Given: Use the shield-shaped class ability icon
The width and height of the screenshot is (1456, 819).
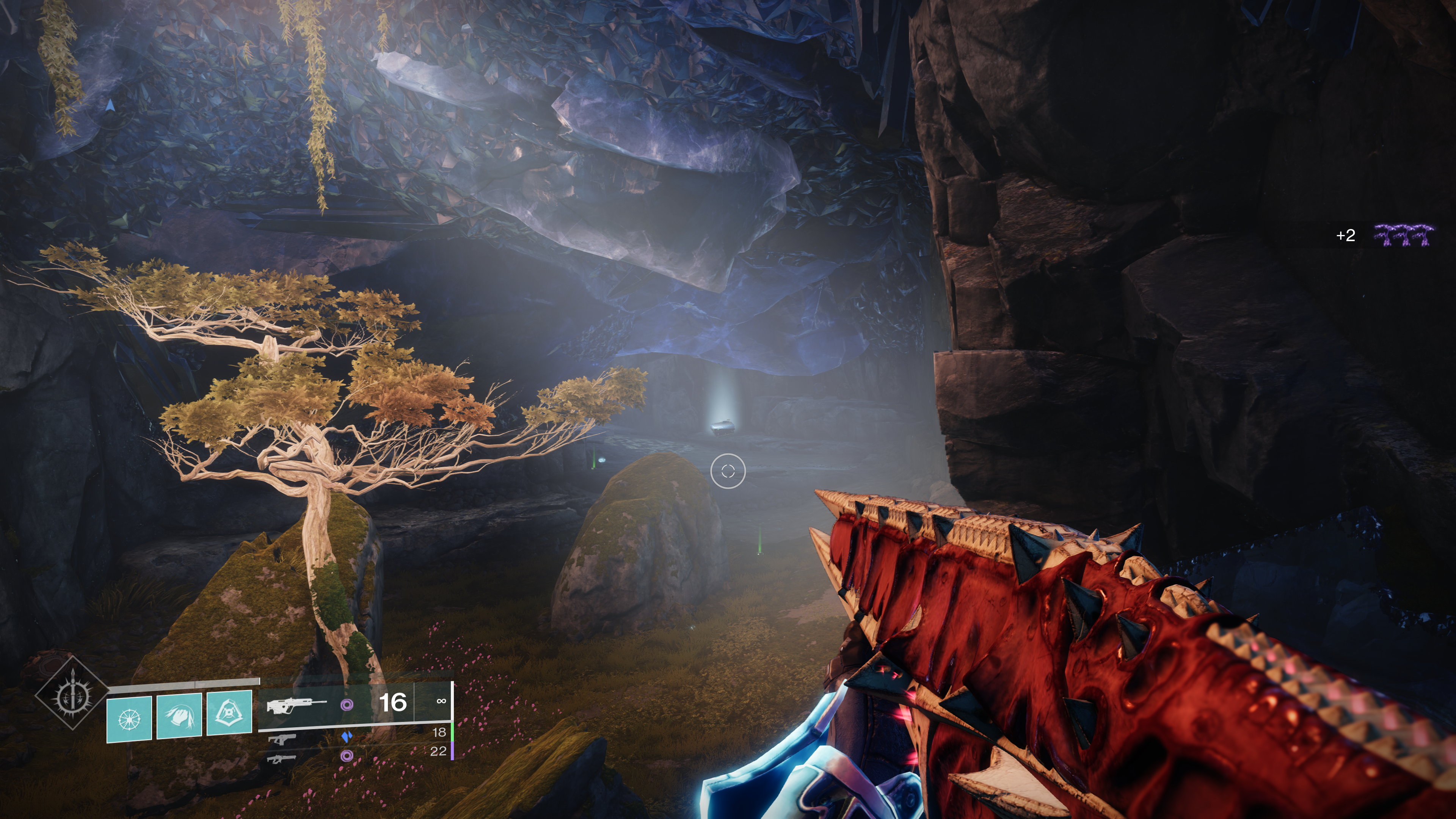Looking at the screenshot, I should coord(229,713).
